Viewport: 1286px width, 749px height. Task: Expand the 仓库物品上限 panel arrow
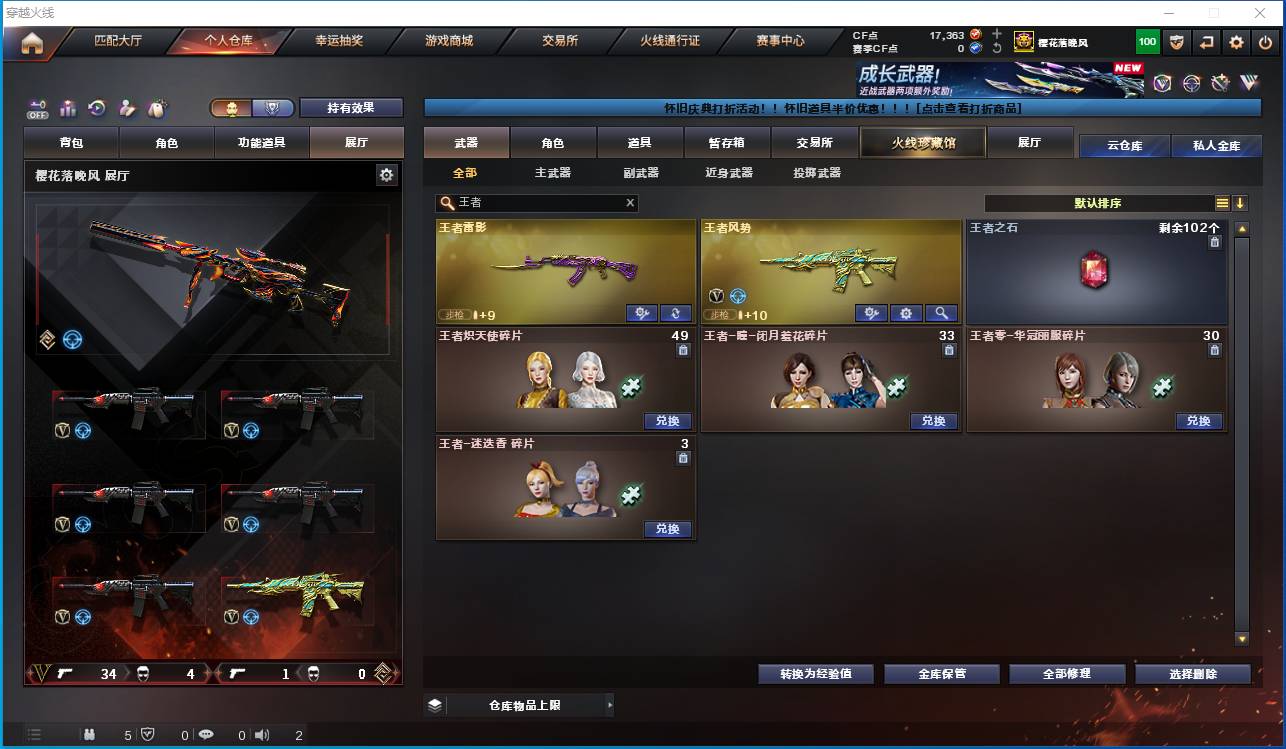[609, 705]
